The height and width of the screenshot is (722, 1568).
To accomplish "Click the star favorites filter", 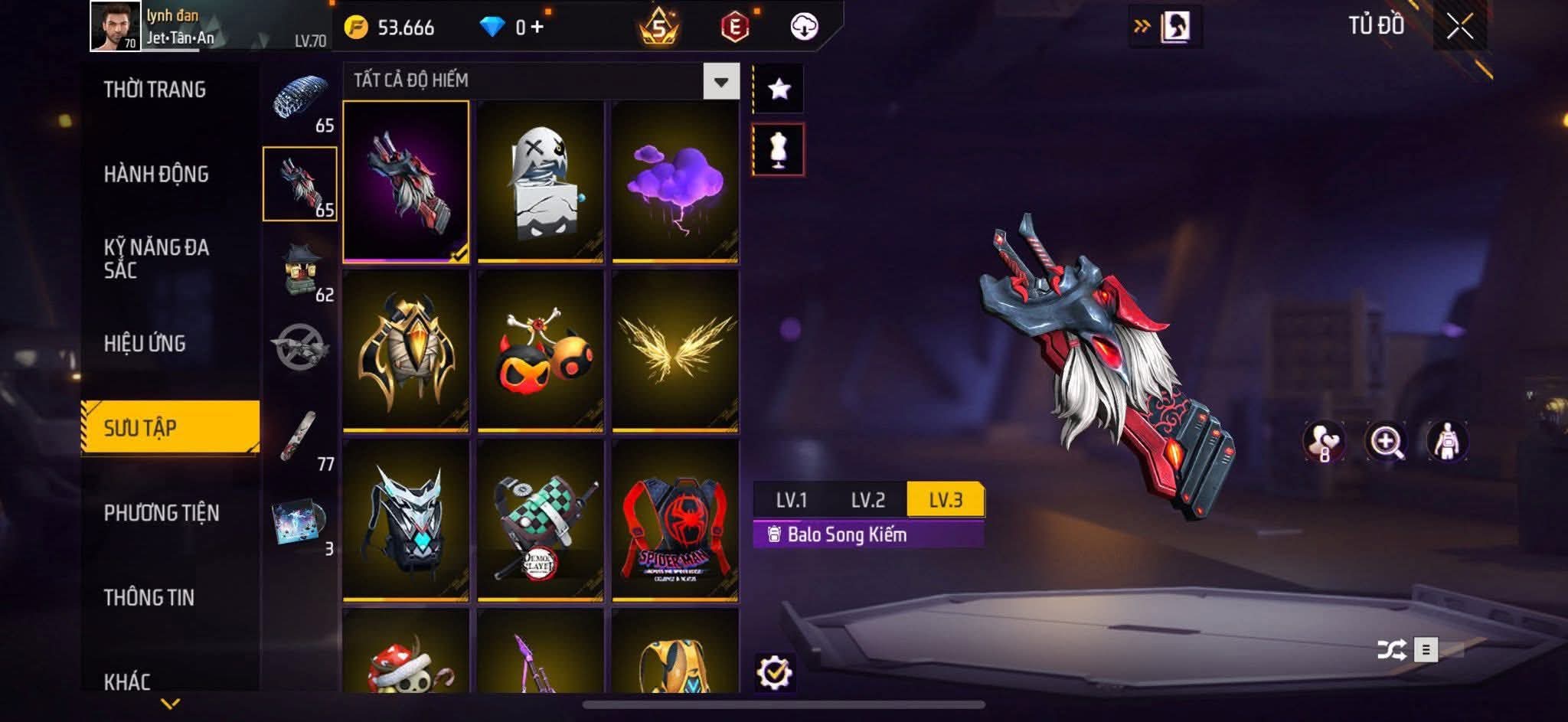I will (779, 89).
